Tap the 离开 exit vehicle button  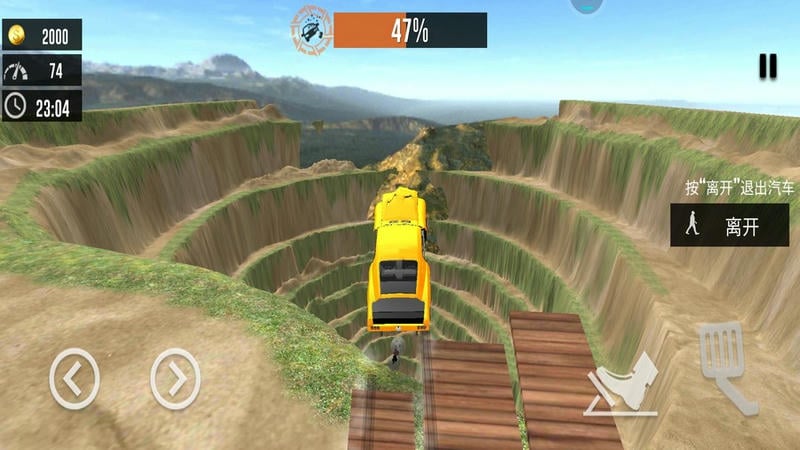(x=729, y=226)
